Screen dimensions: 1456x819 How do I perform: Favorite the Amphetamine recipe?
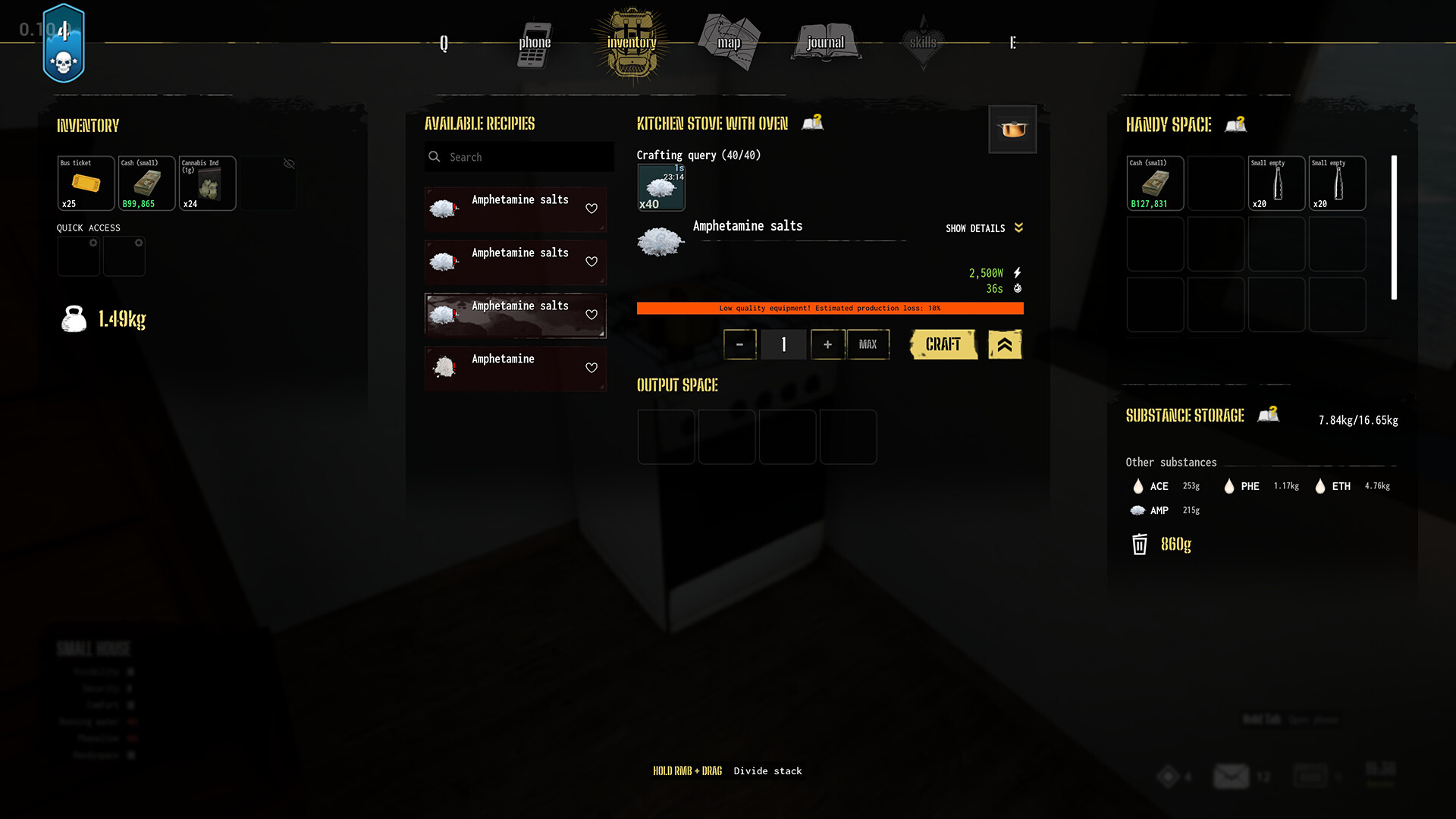591,369
